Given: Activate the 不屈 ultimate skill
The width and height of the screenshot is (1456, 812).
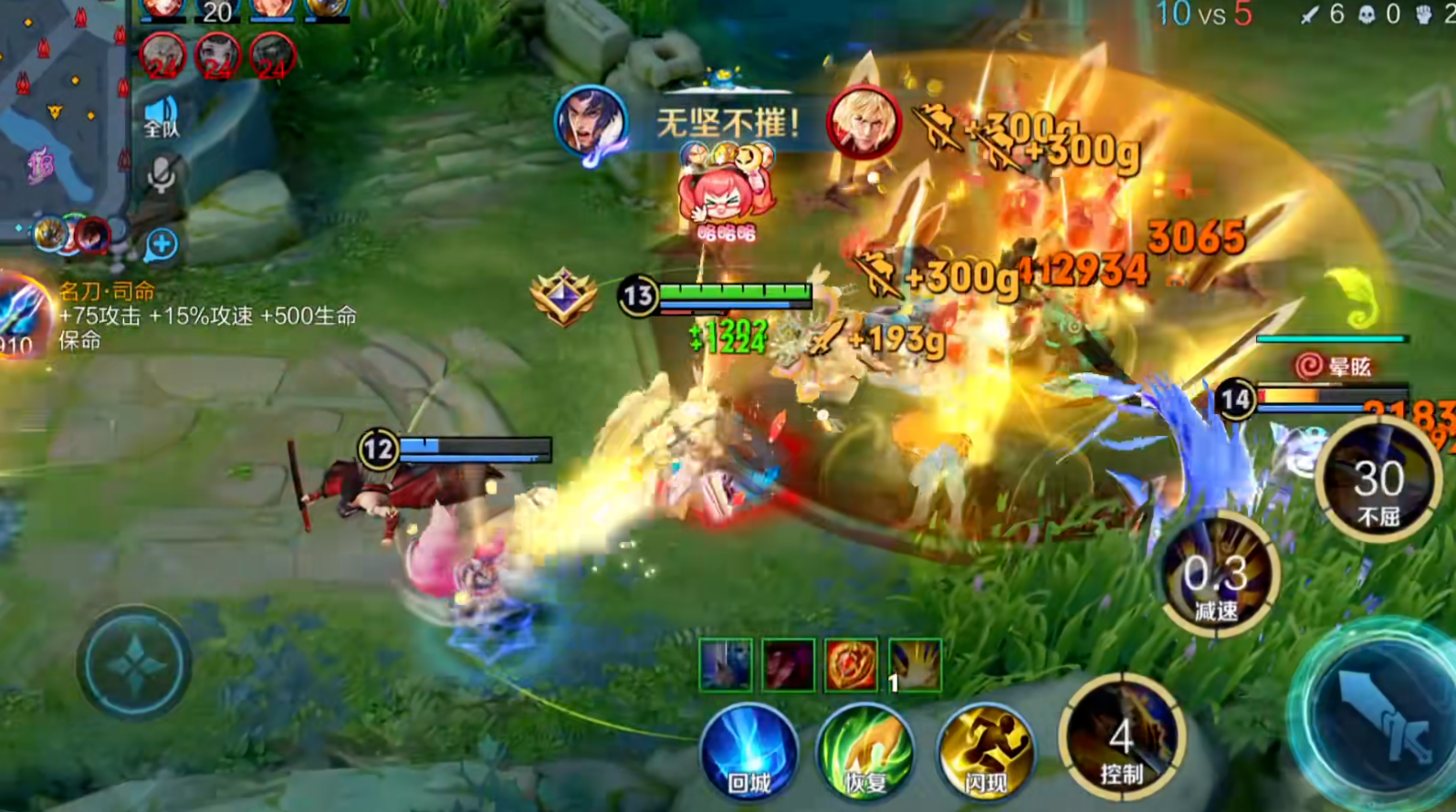Looking at the screenshot, I should pyautogui.click(x=1377, y=481).
